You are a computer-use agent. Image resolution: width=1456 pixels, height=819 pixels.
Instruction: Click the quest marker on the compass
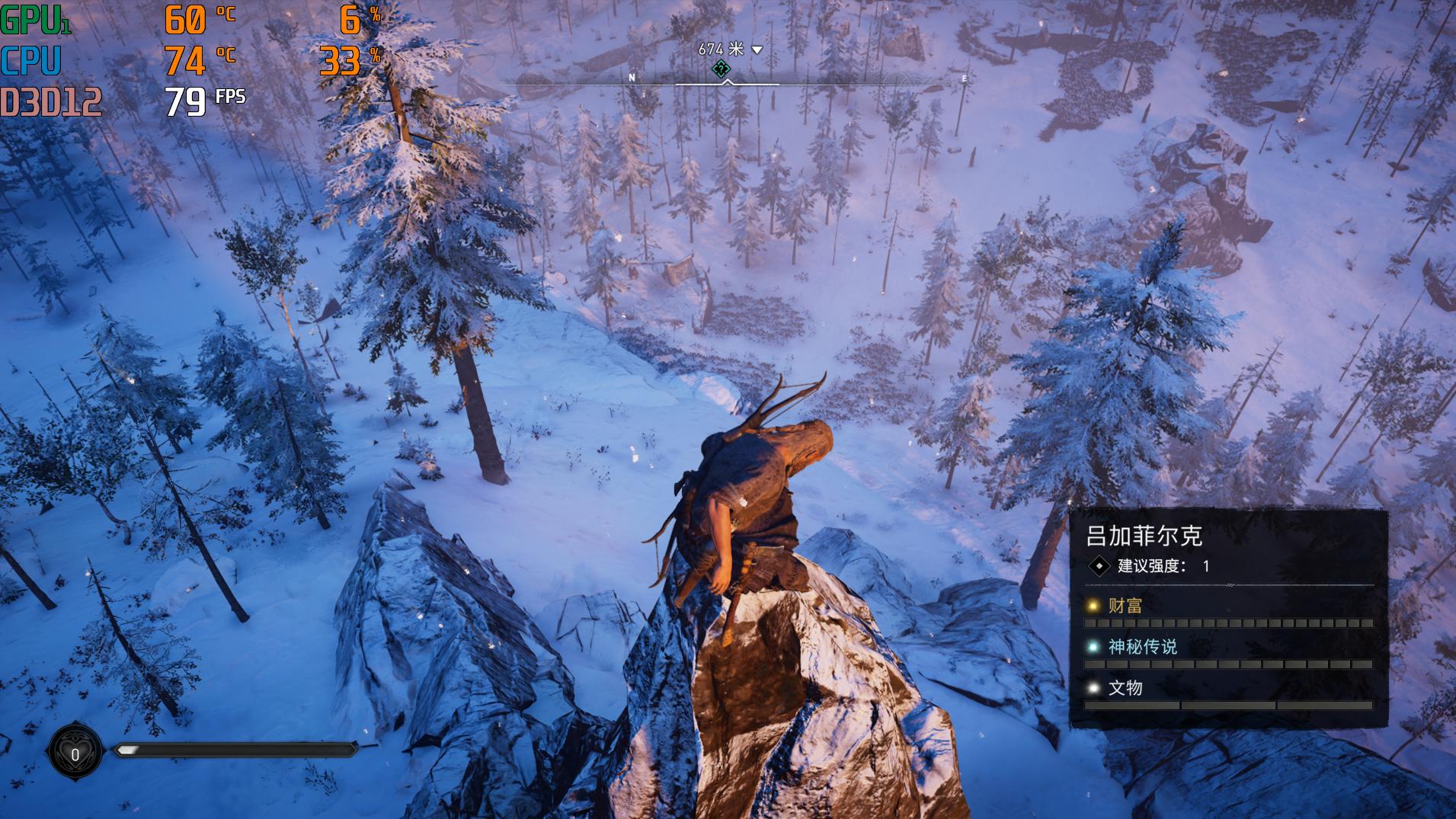720,69
